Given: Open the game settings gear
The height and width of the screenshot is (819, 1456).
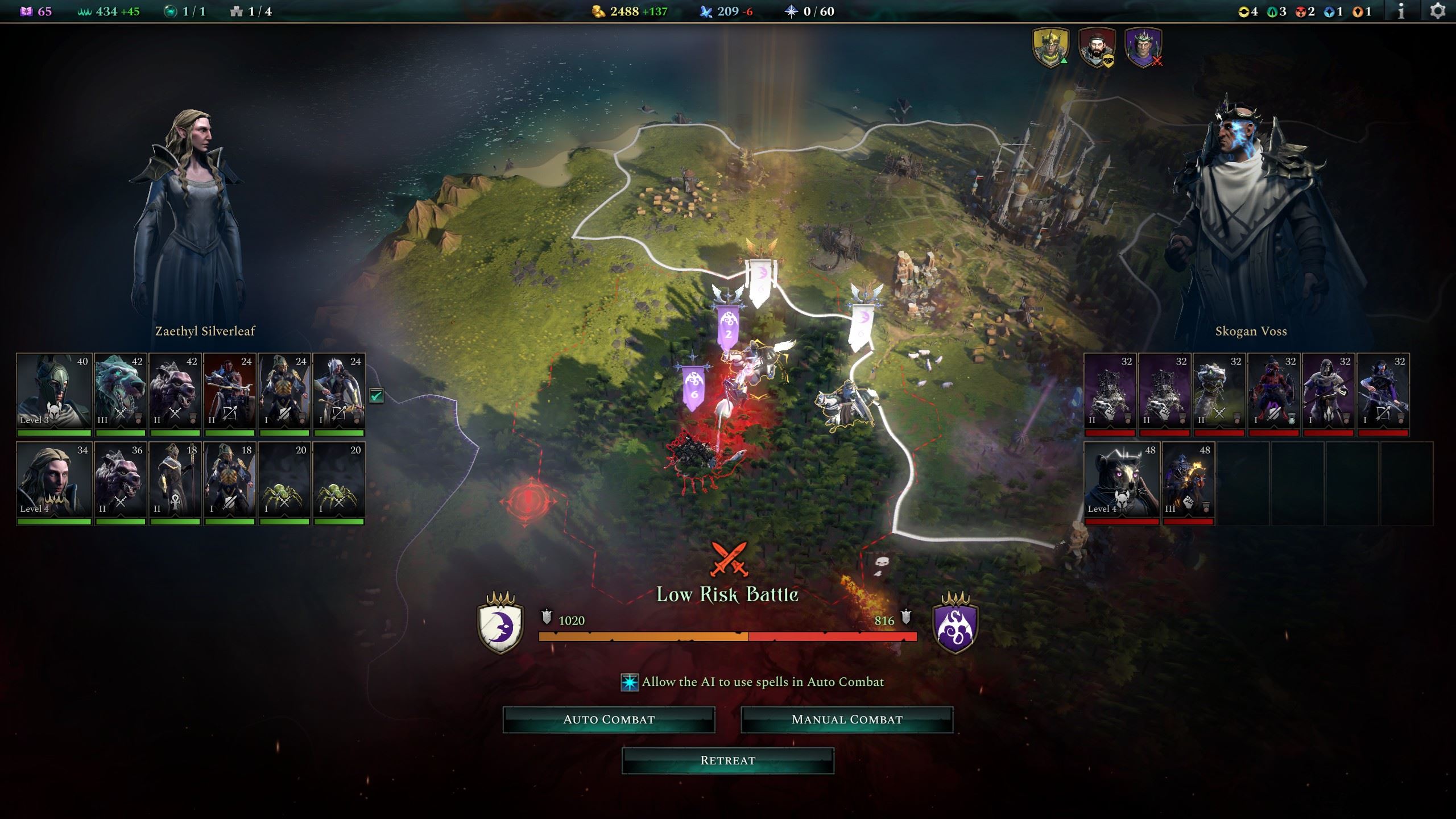Looking at the screenshot, I should (x=1437, y=11).
